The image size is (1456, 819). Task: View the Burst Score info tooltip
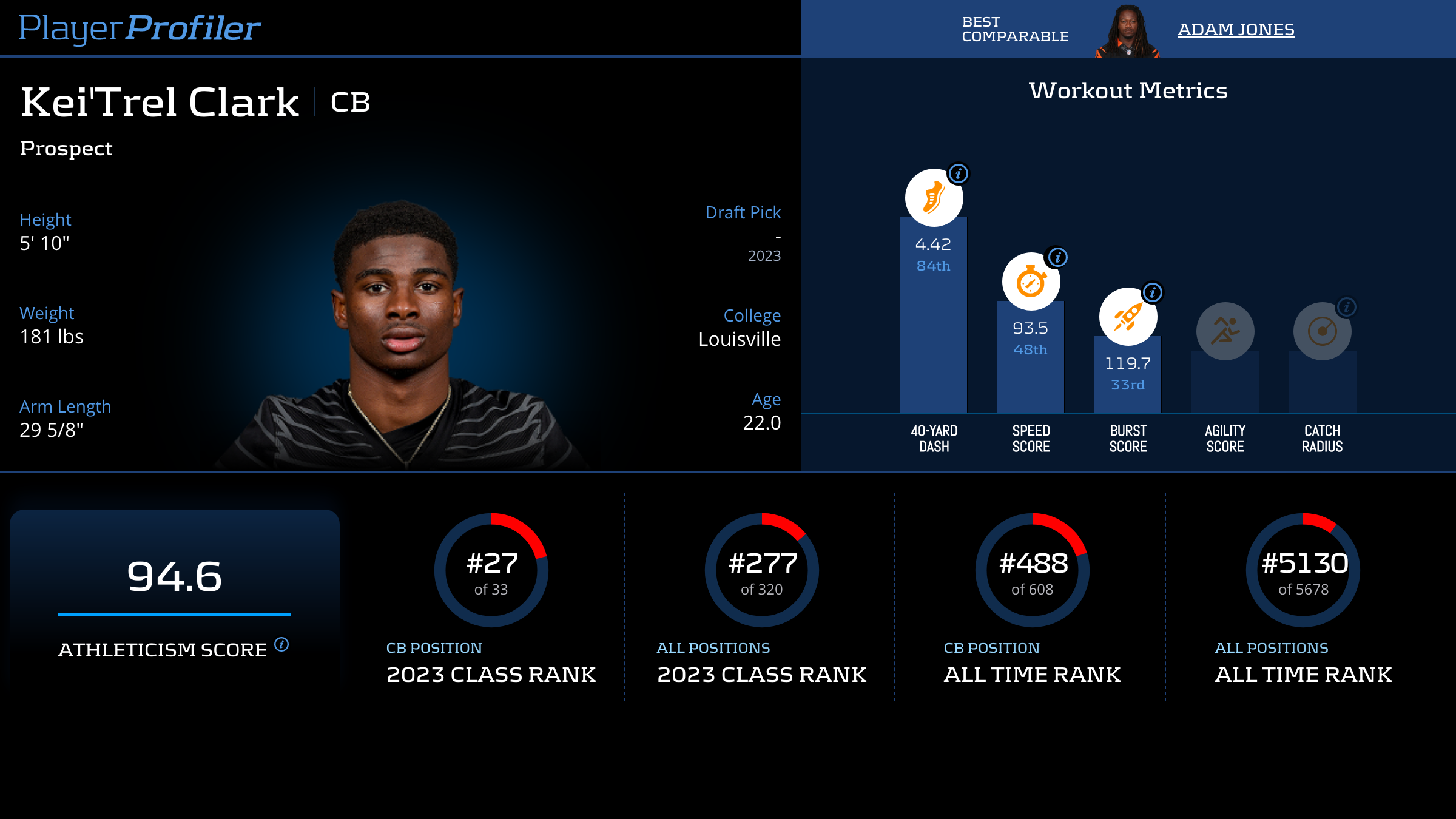click(x=1152, y=292)
